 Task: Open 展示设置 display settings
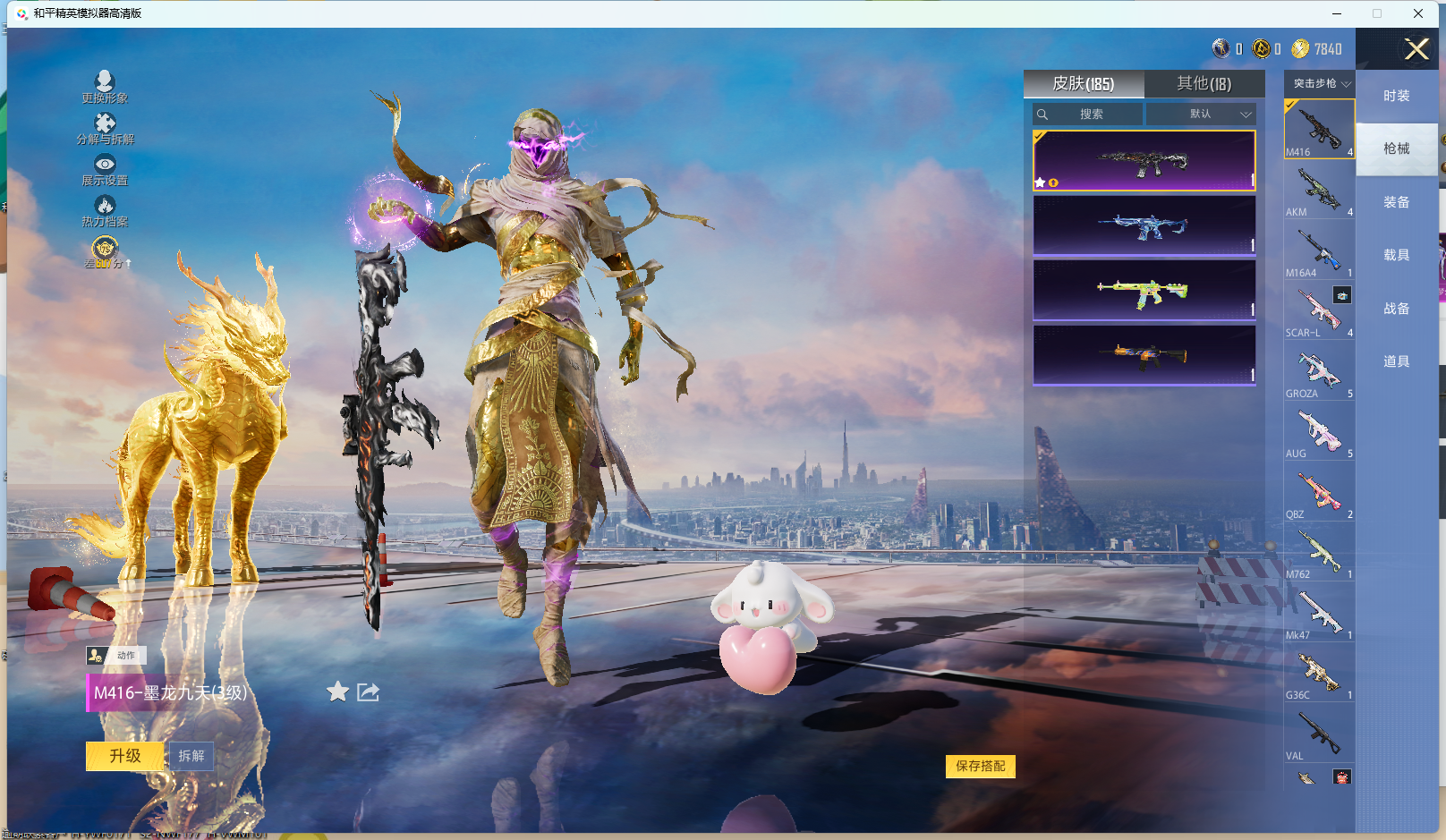coord(105,169)
